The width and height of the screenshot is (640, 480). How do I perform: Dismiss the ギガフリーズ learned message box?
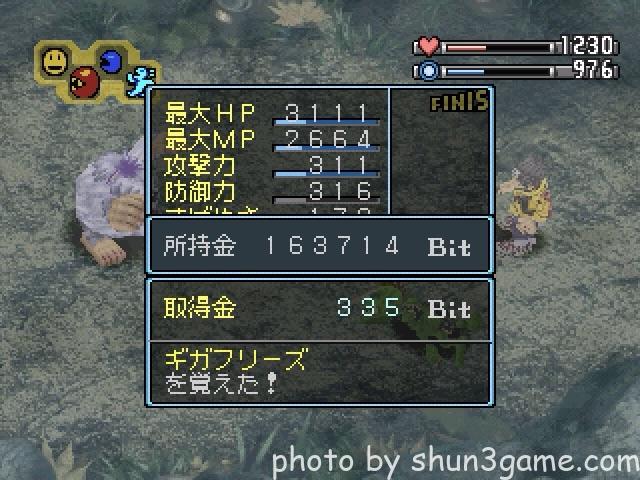[x=319, y=371]
